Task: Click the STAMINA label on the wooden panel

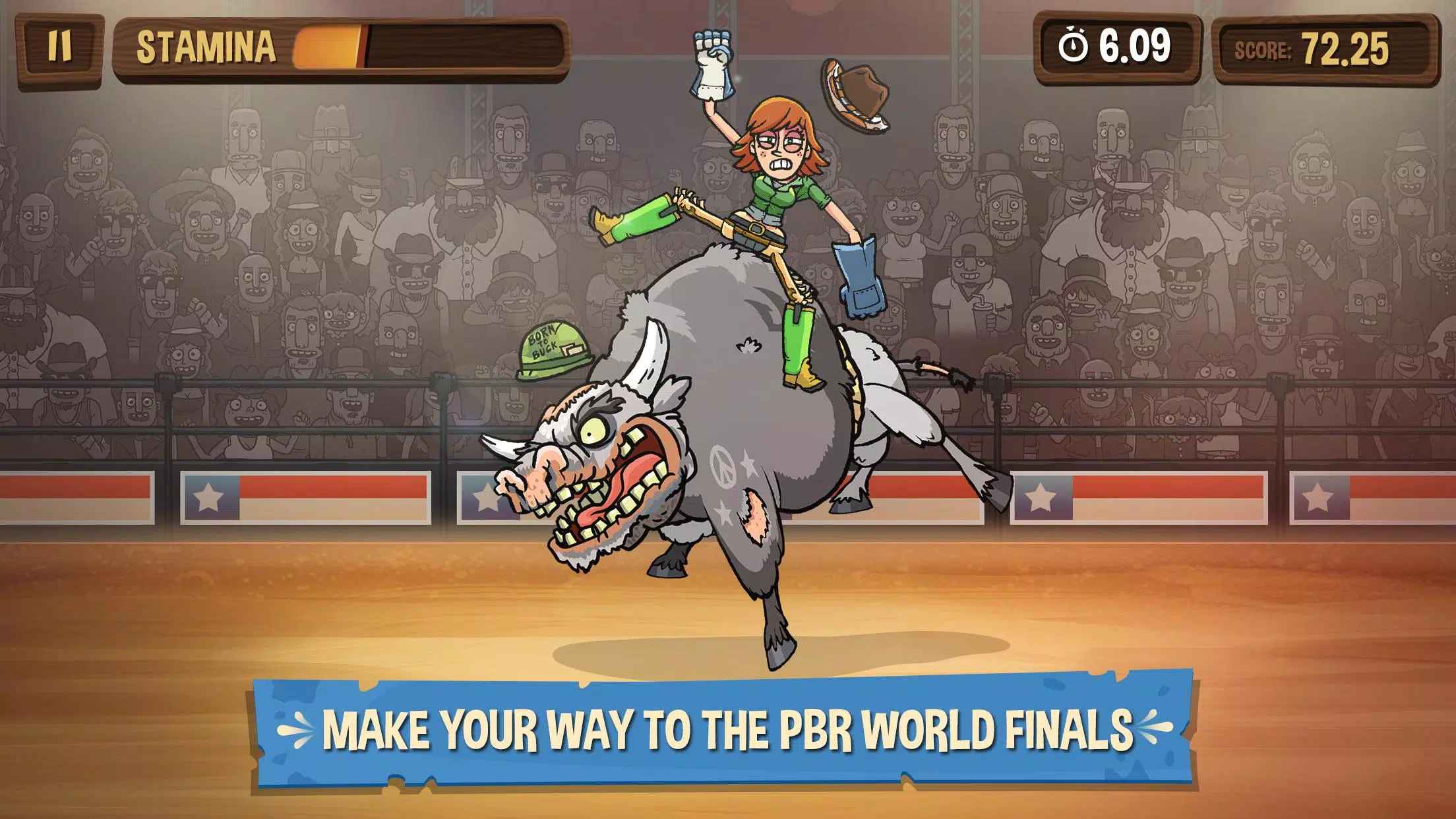Action: (204, 45)
